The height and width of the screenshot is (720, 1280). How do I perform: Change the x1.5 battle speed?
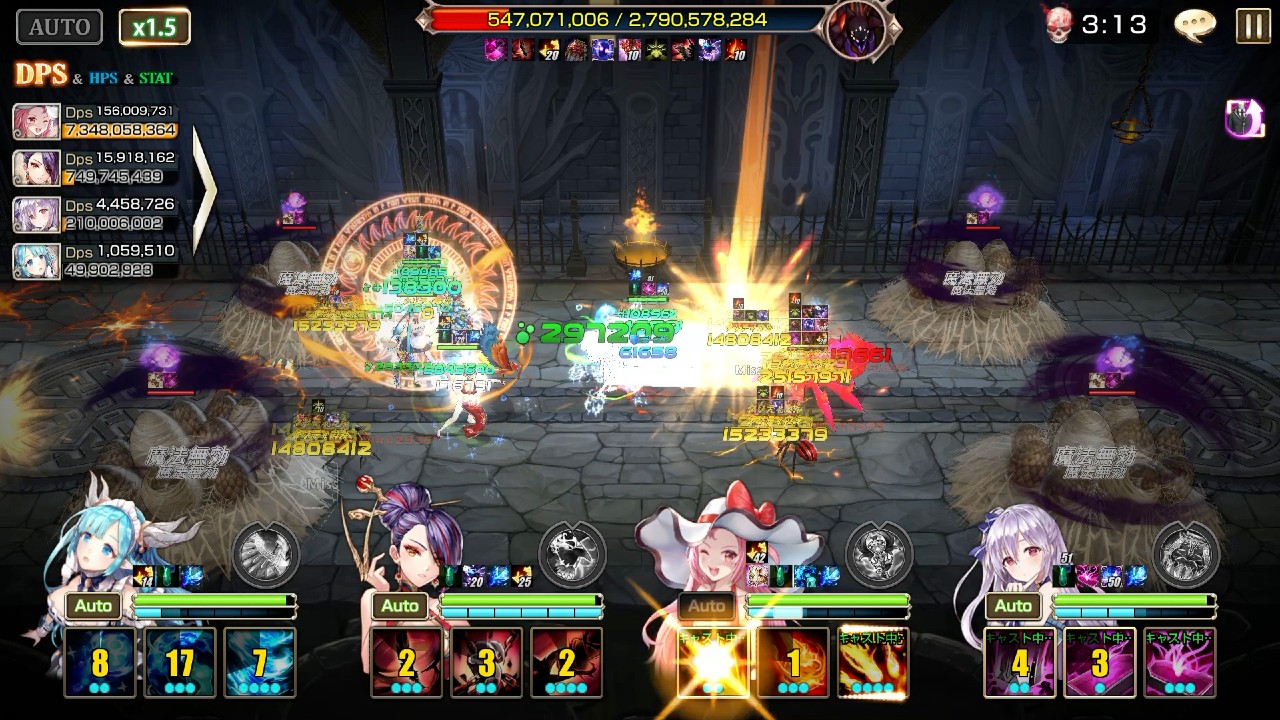154,27
